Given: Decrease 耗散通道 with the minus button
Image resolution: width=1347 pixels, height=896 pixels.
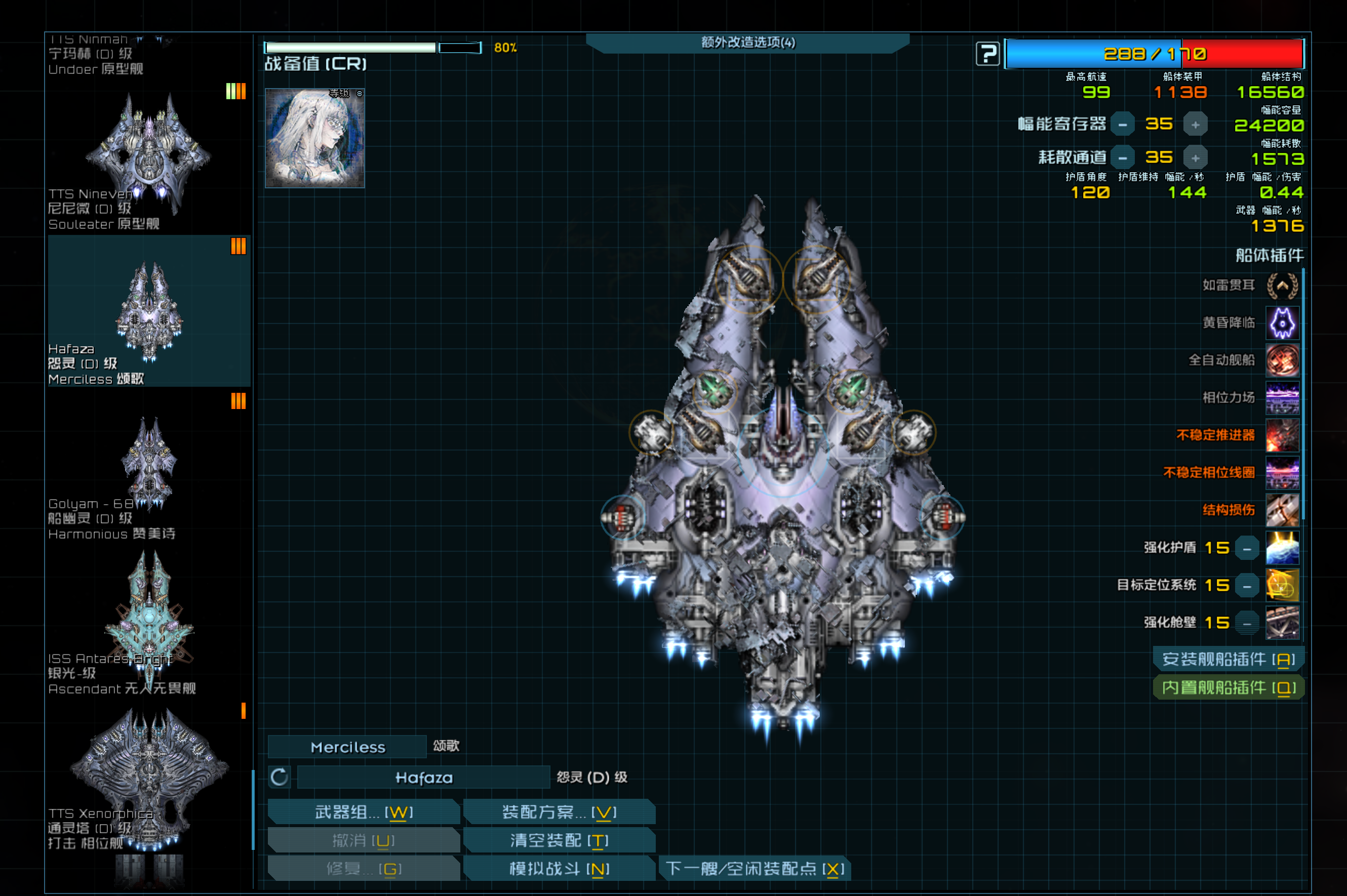Looking at the screenshot, I should pos(1122,156).
